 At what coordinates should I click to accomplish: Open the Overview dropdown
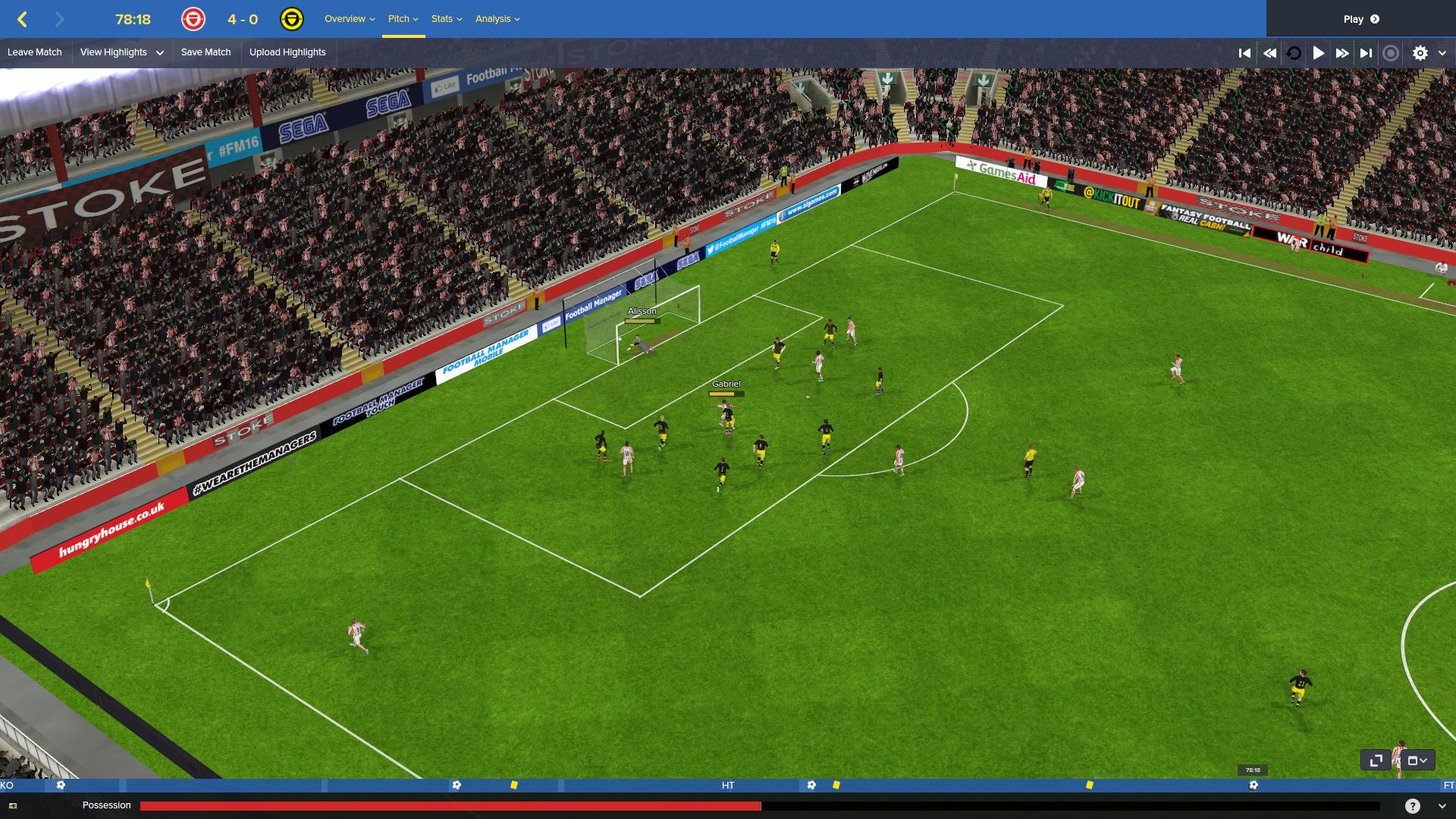(x=349, y=19)
